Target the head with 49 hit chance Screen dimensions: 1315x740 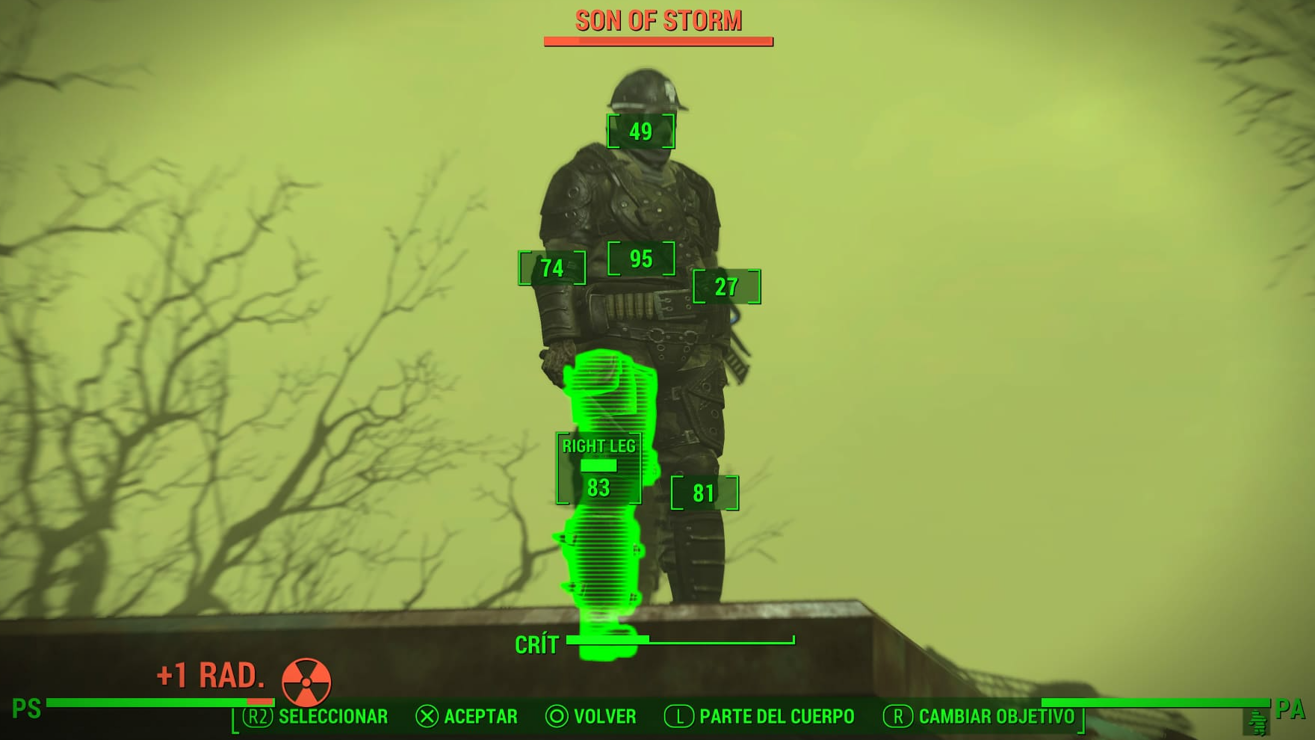point(641,131)
